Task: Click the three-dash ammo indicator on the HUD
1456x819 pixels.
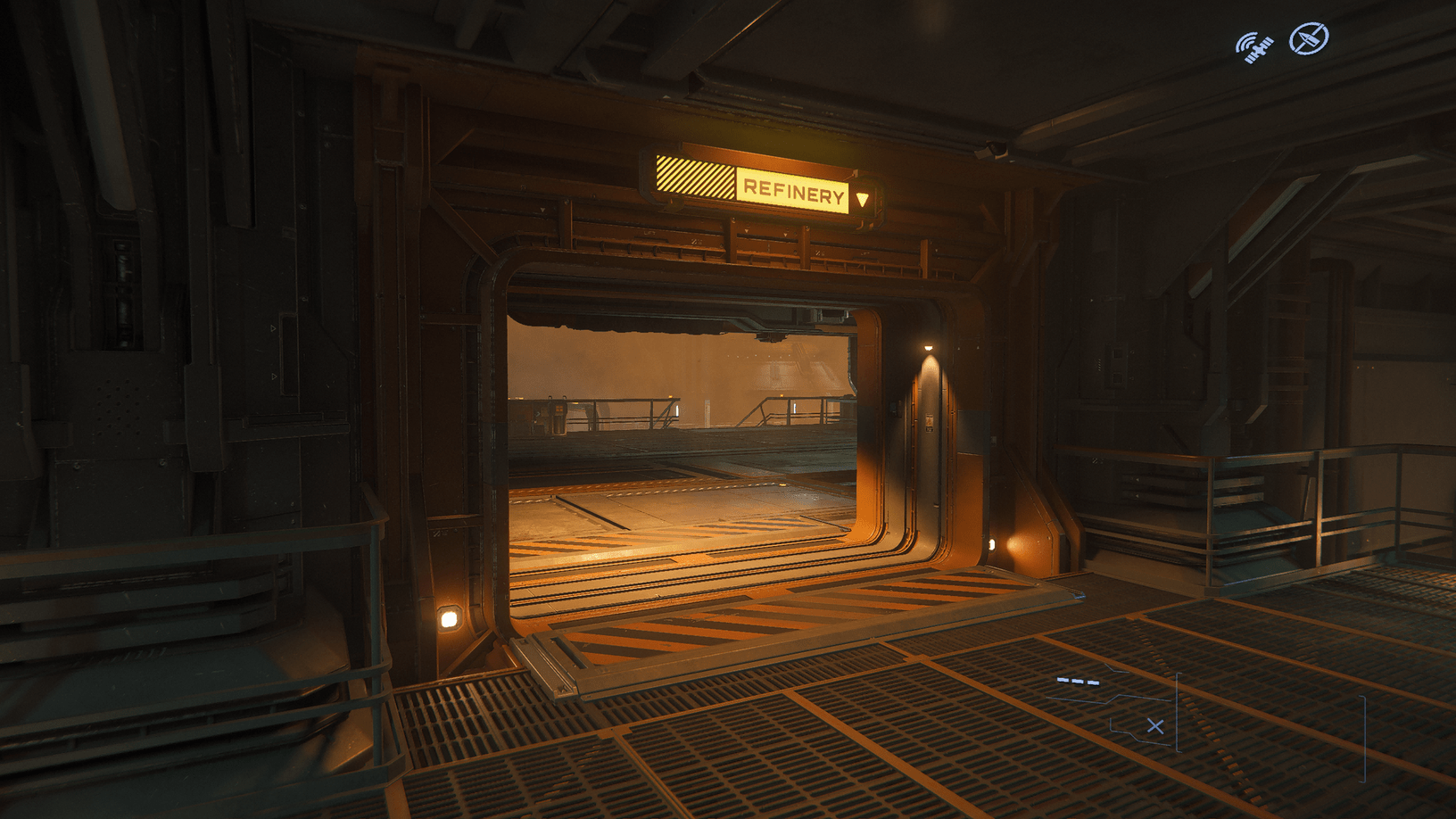Action: [x=1077, y=682]
